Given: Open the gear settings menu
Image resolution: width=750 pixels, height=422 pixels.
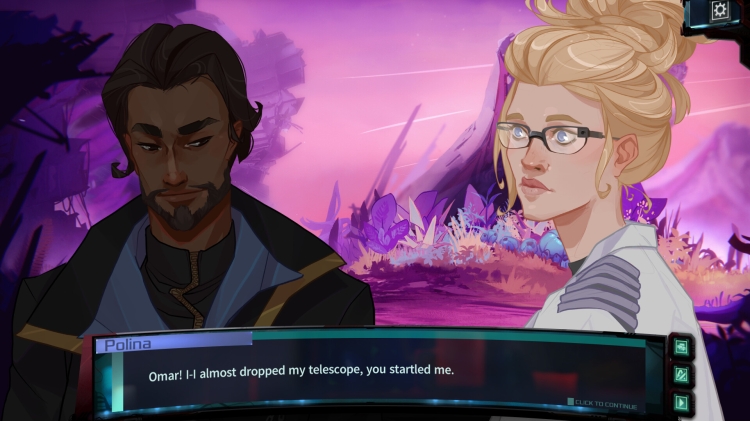Looking at the screenshot, I should 719,11.
